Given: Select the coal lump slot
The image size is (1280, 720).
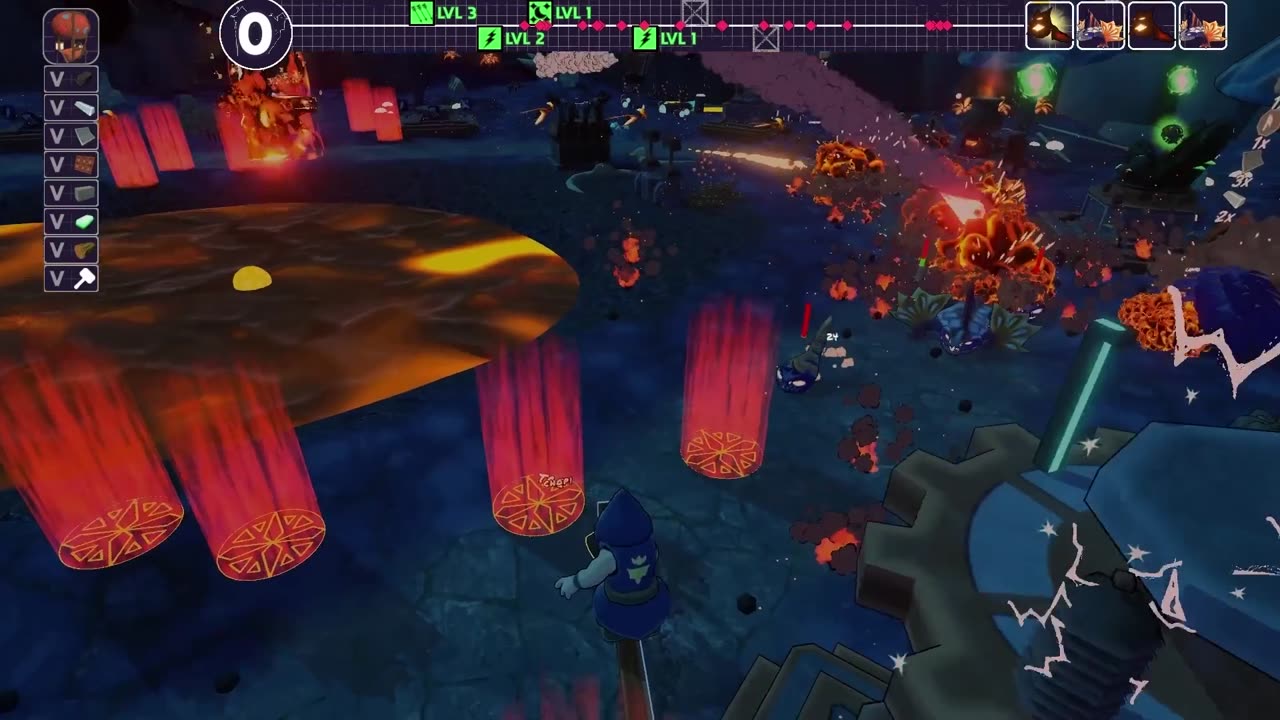Looking at the screenshot, I should click(71, 79).
